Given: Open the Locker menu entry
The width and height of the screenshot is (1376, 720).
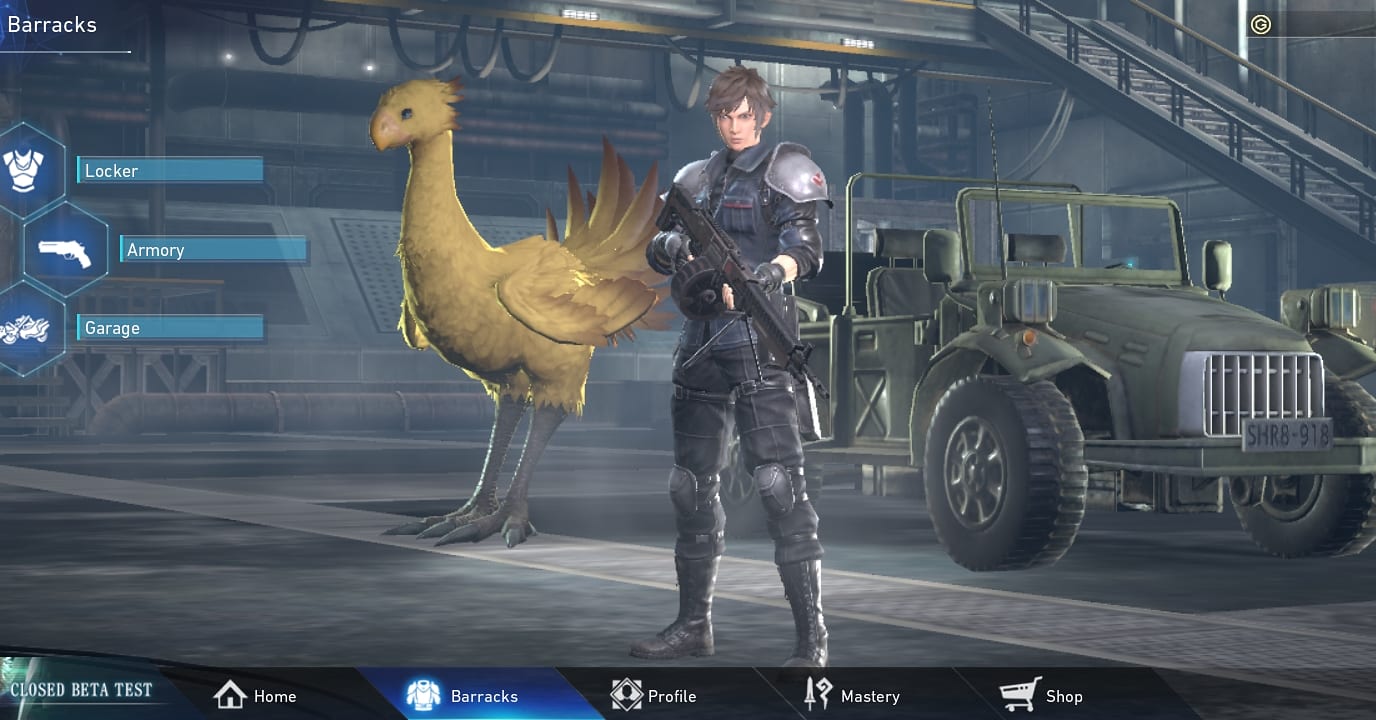Looking at the screenshot, I should pyautogui.click(x=170, y=171).
